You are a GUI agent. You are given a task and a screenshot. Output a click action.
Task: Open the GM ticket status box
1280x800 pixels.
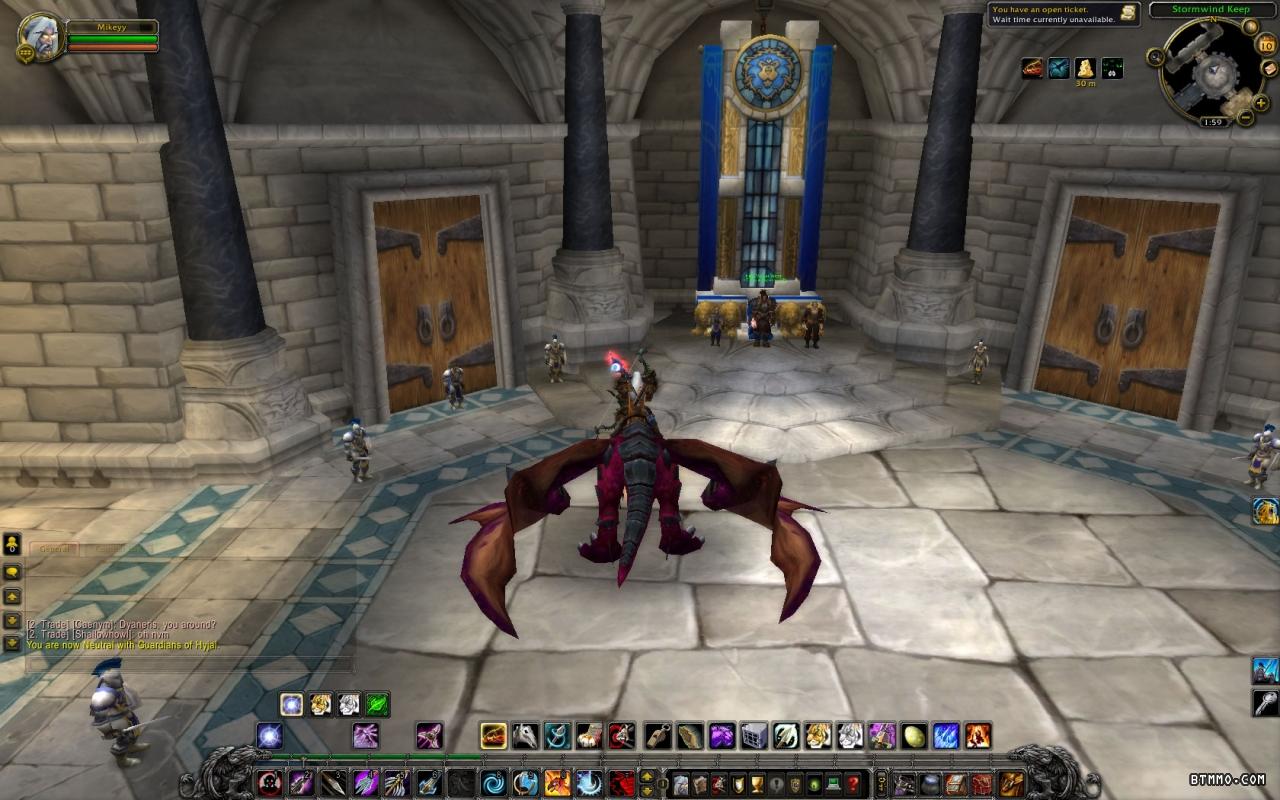[x=1063, y=13]
